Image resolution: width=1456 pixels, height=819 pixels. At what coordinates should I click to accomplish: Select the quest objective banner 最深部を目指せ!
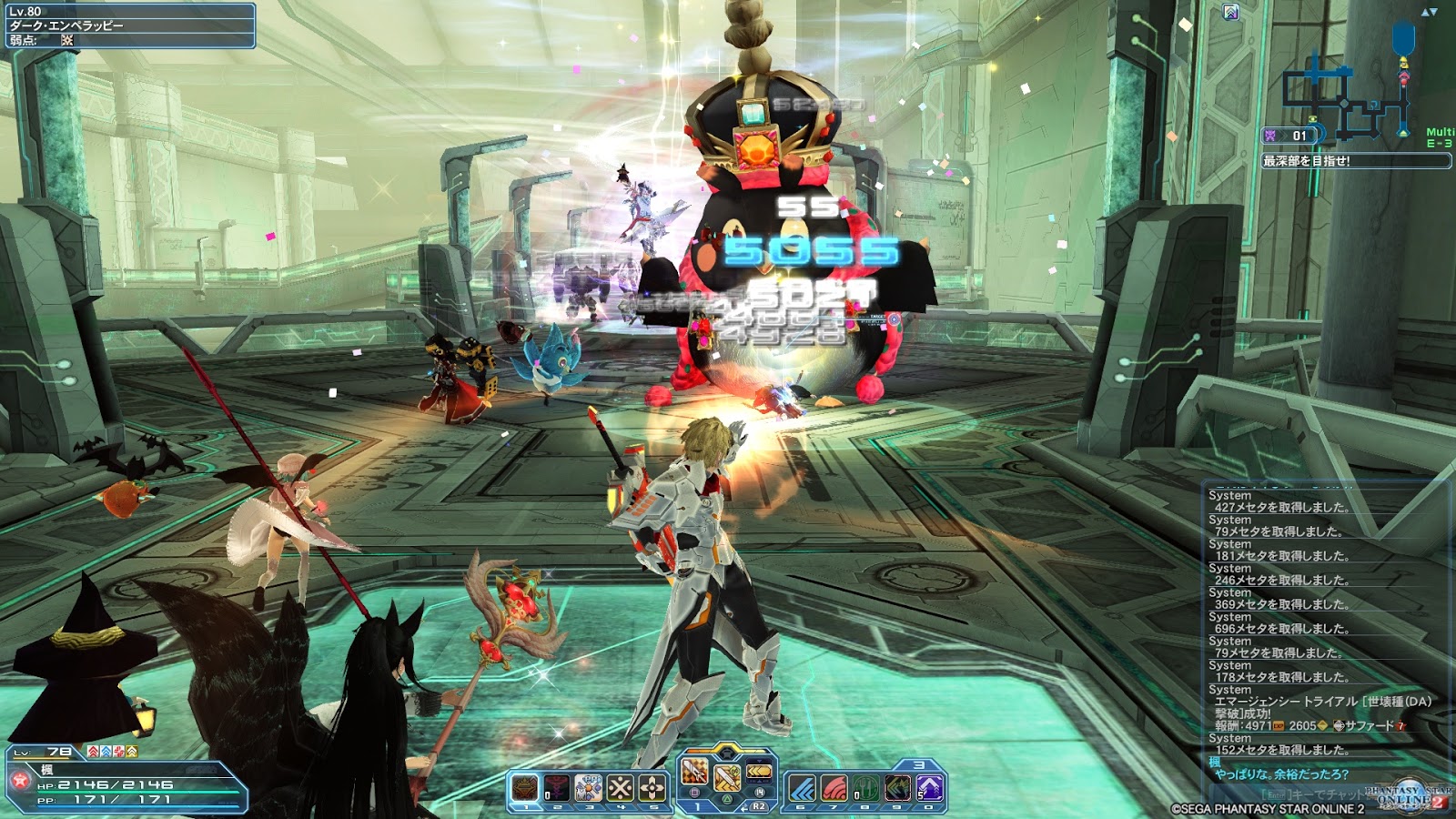[x=1355, y=161]
